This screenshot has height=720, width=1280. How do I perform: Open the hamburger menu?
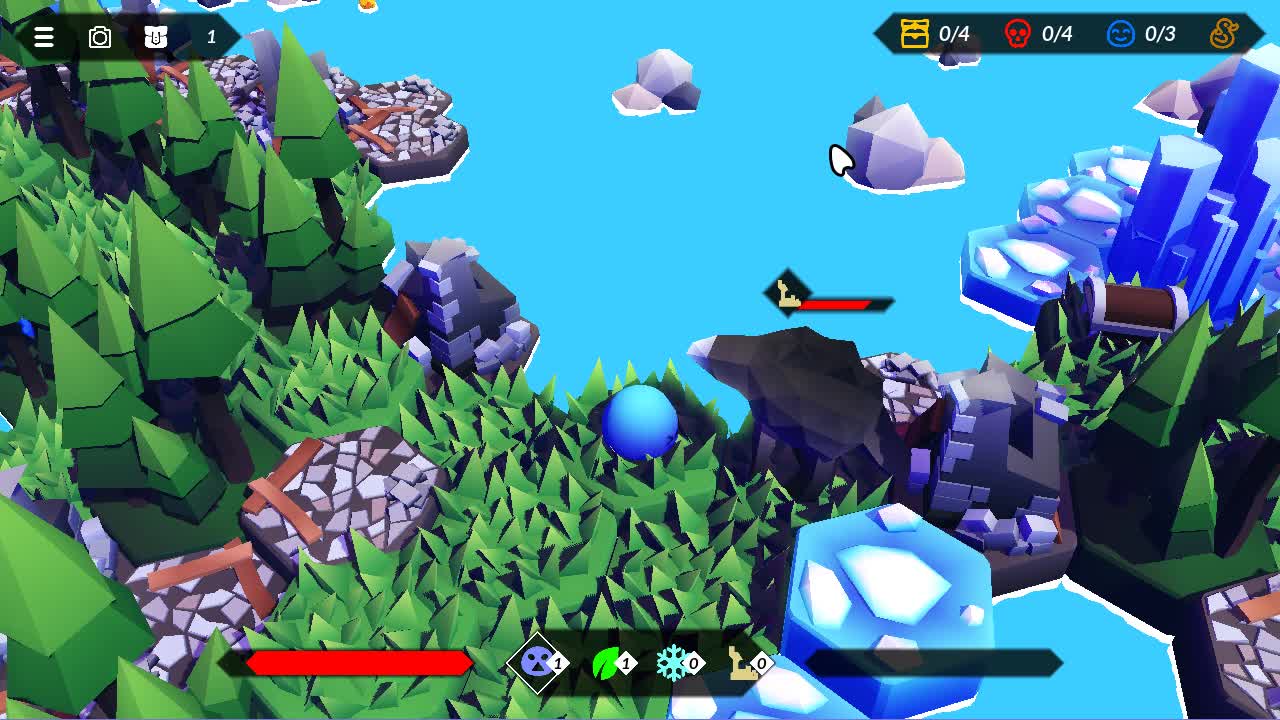coord(44,38)
